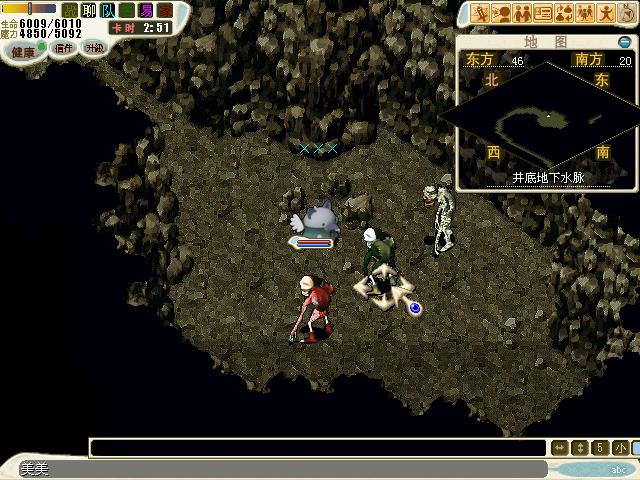Toggle the 易 trade mode button

click(146, 10)
